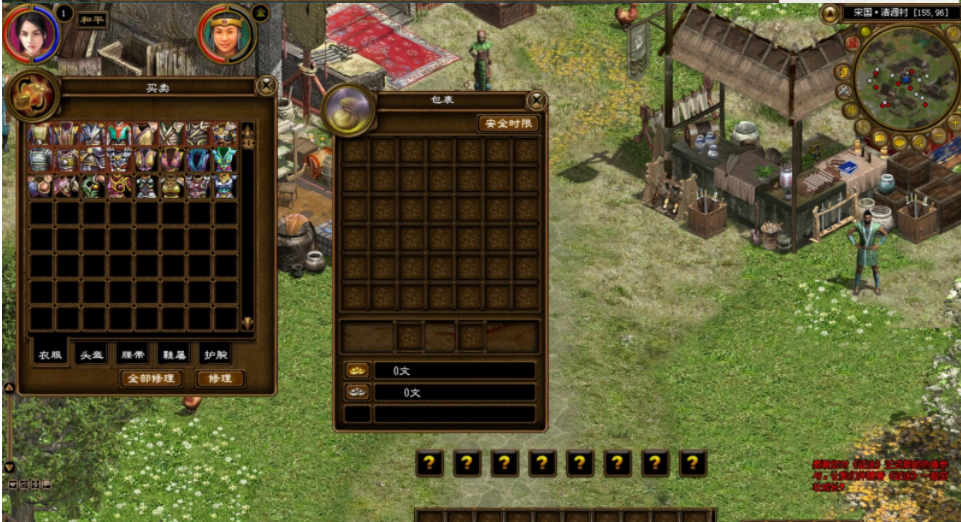Switch to the 护腕 bracer tab

(213, 354)
